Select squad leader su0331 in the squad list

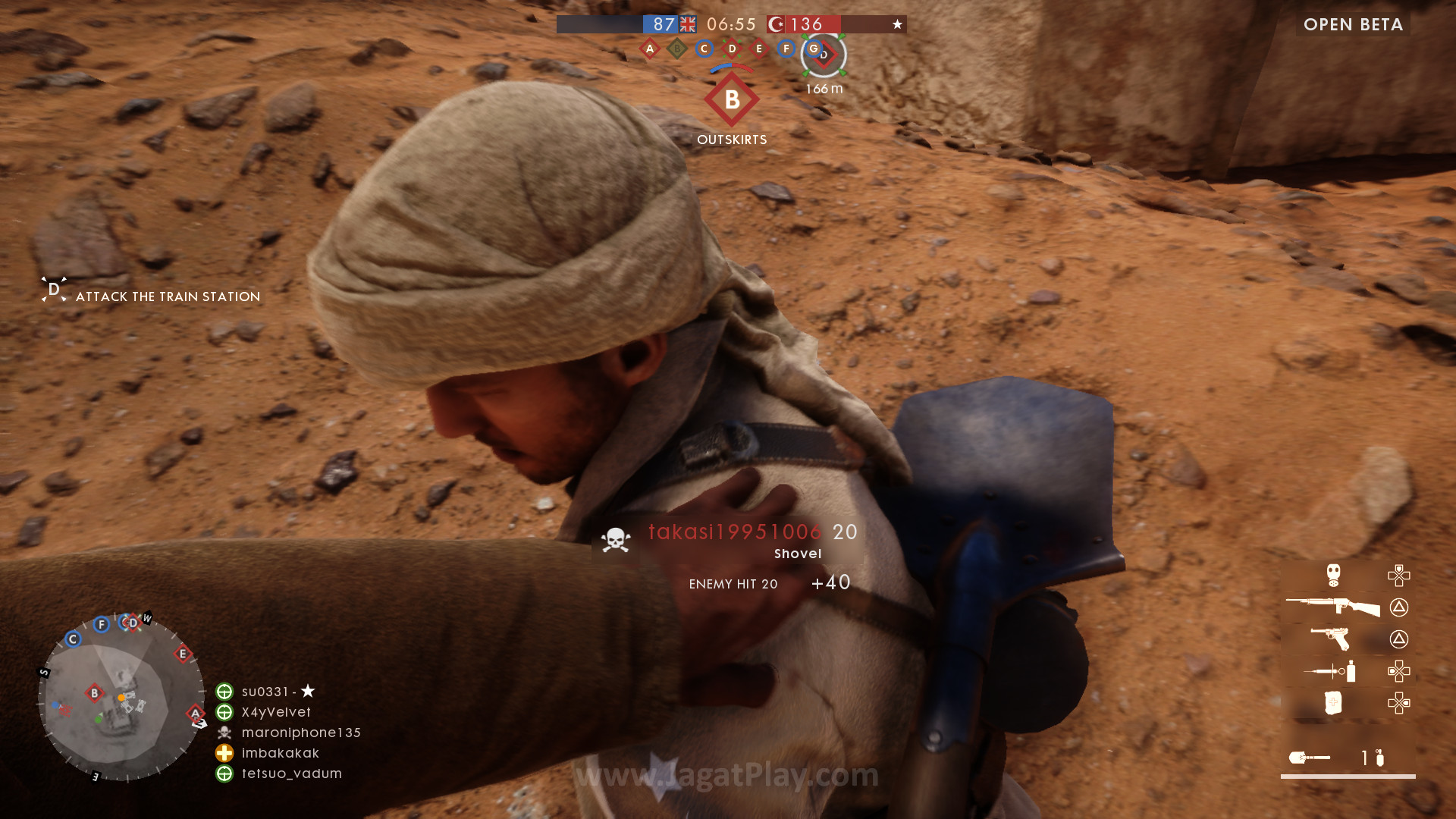tap(265, 692)
